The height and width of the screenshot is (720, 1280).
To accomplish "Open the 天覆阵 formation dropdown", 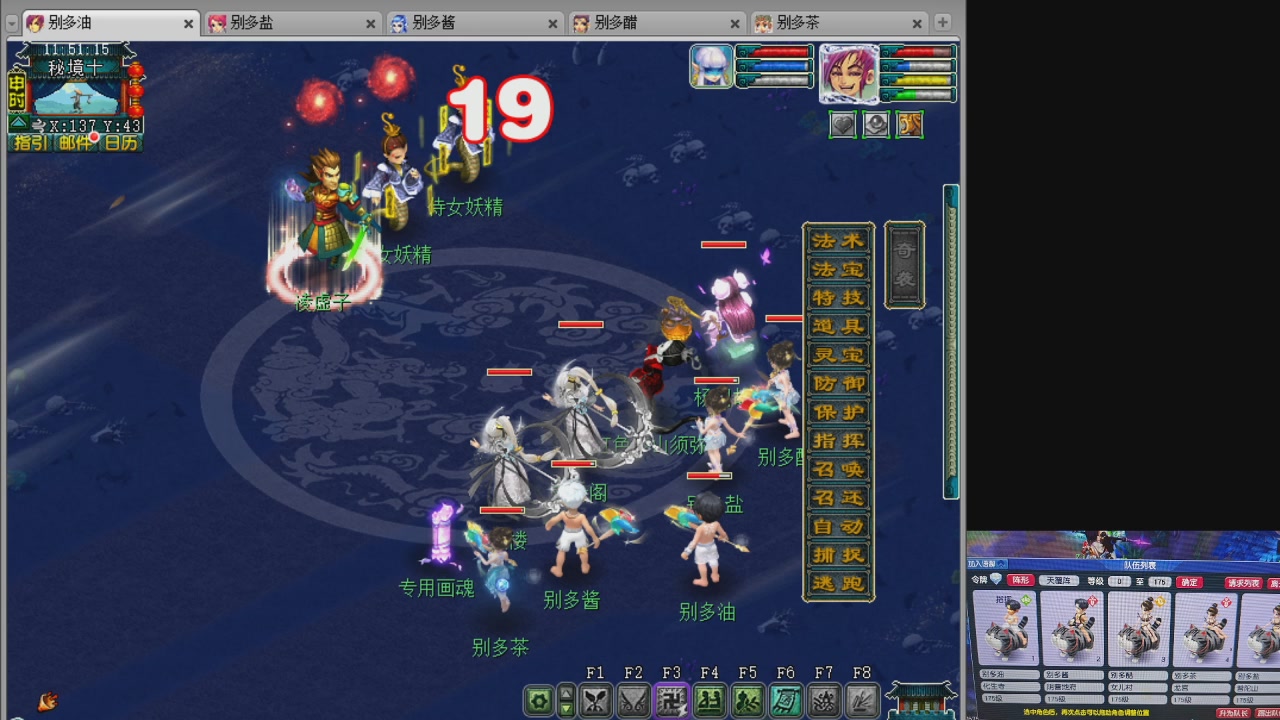I will [x=1059, y=581].
